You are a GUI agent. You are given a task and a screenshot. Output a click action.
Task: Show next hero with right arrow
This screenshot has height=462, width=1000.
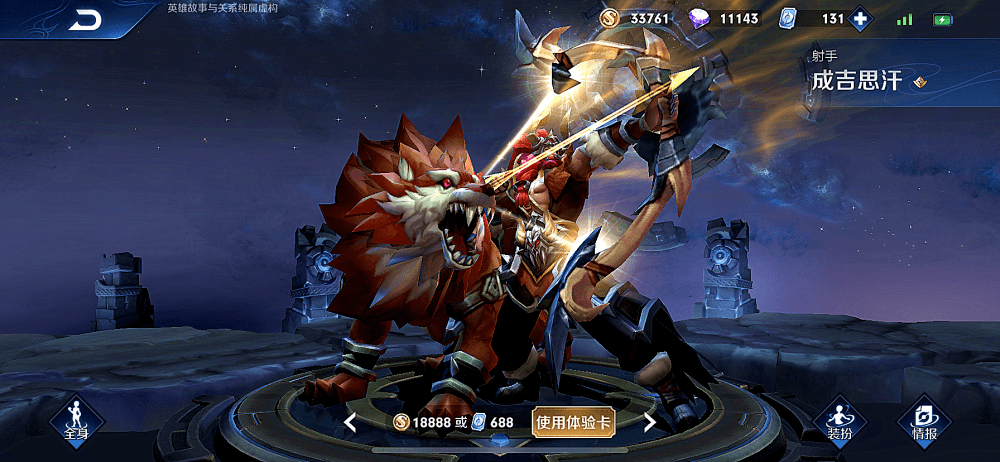[x=649, y=422]
